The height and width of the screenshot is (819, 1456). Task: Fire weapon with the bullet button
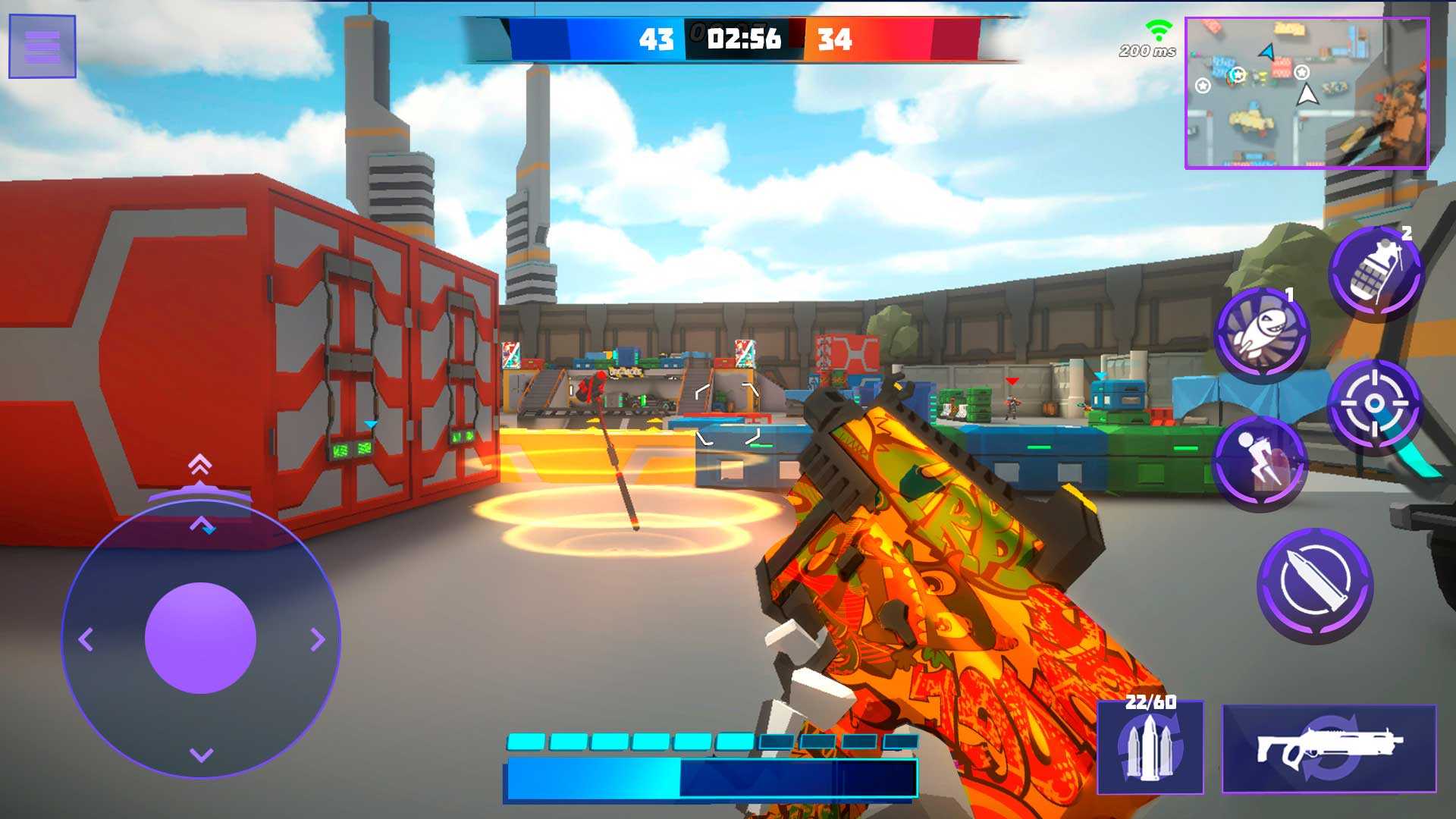(x=1315, y=585)
